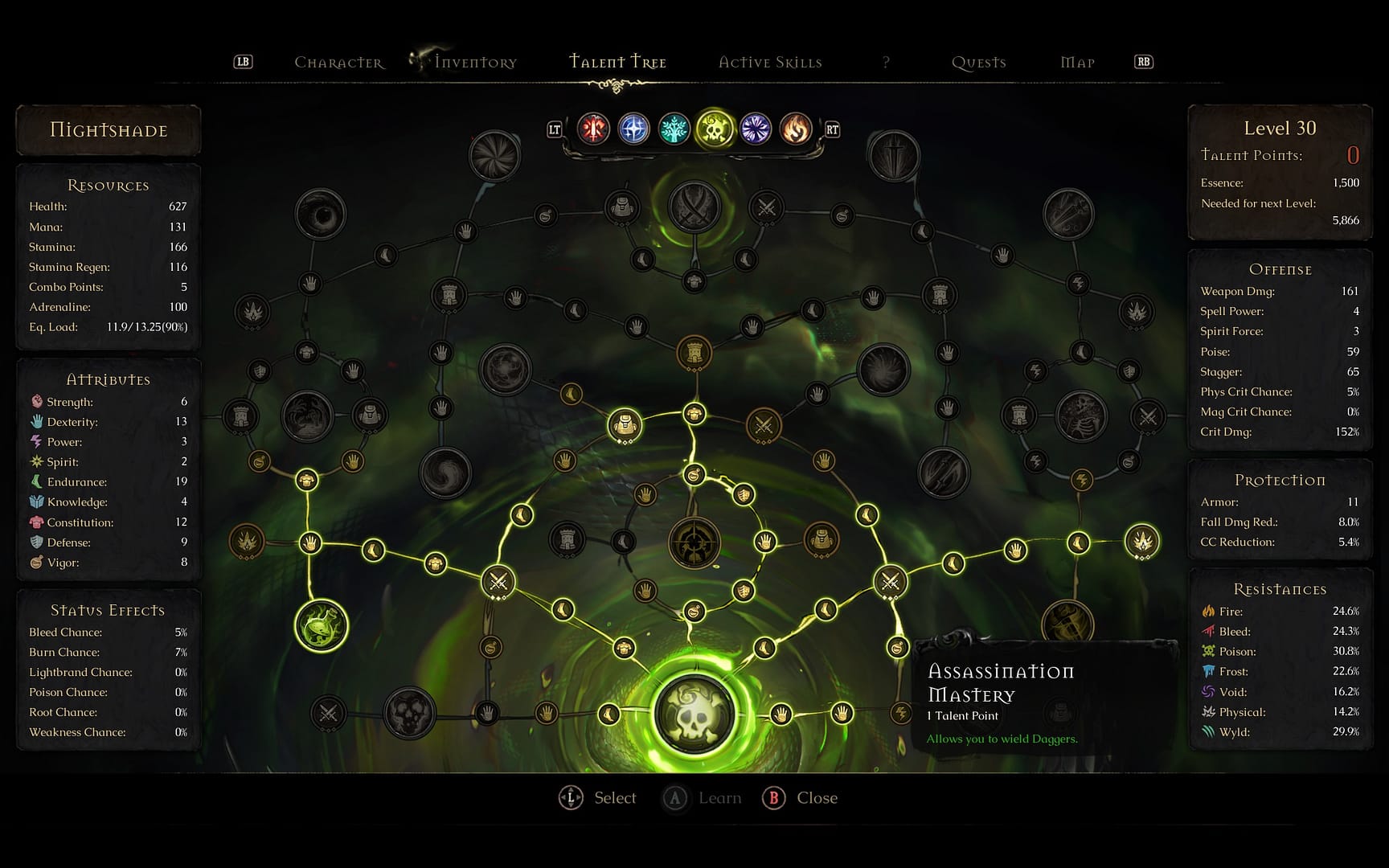Switch to the flame talent tree icon

(796, 129)
